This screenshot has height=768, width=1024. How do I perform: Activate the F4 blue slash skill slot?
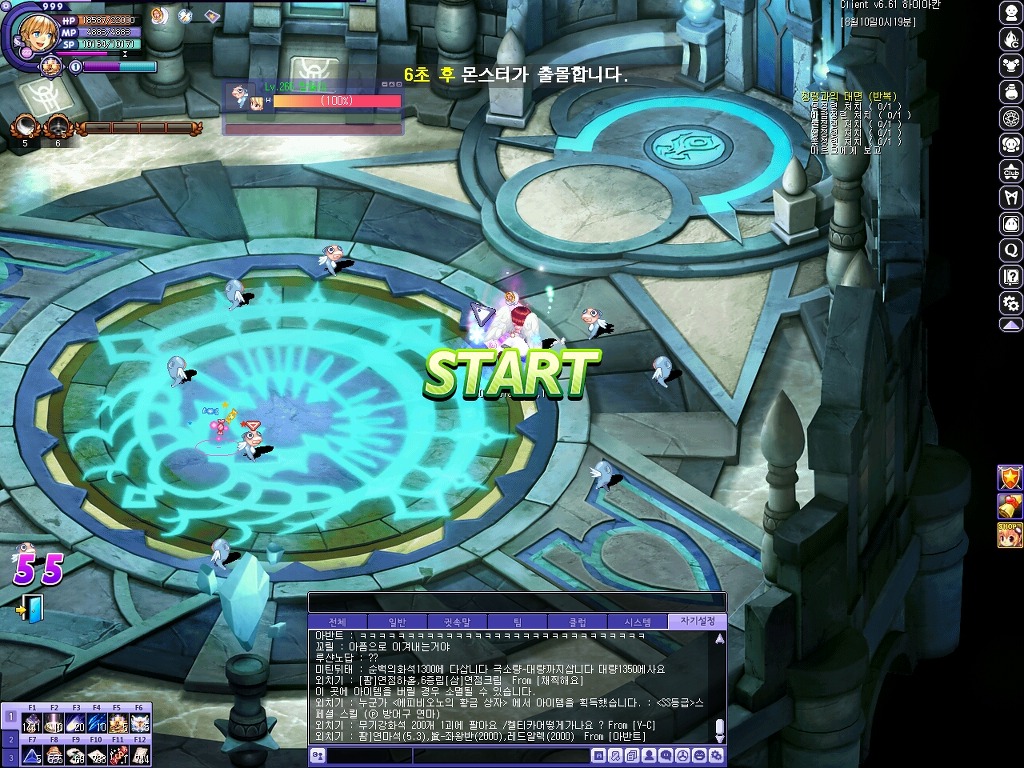pos(97,724)
